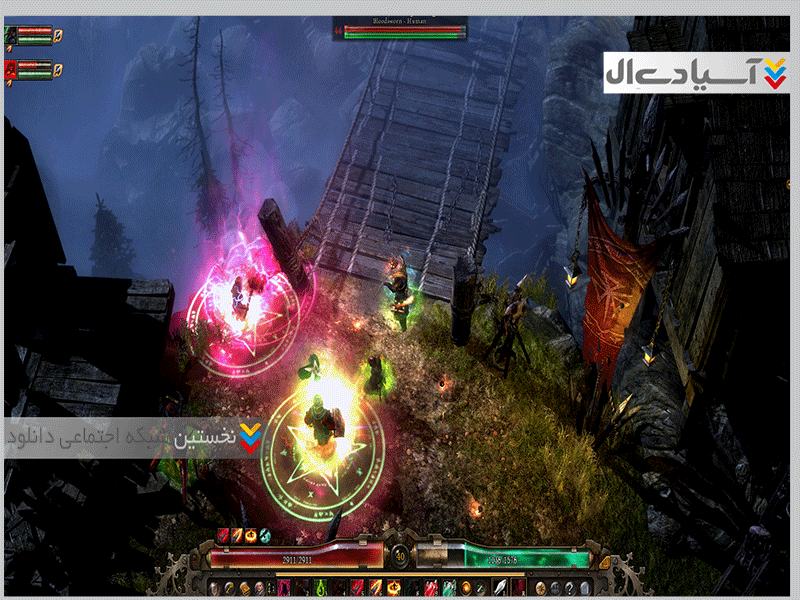Use the orange pentagram sun skill

tap(392, 588)
